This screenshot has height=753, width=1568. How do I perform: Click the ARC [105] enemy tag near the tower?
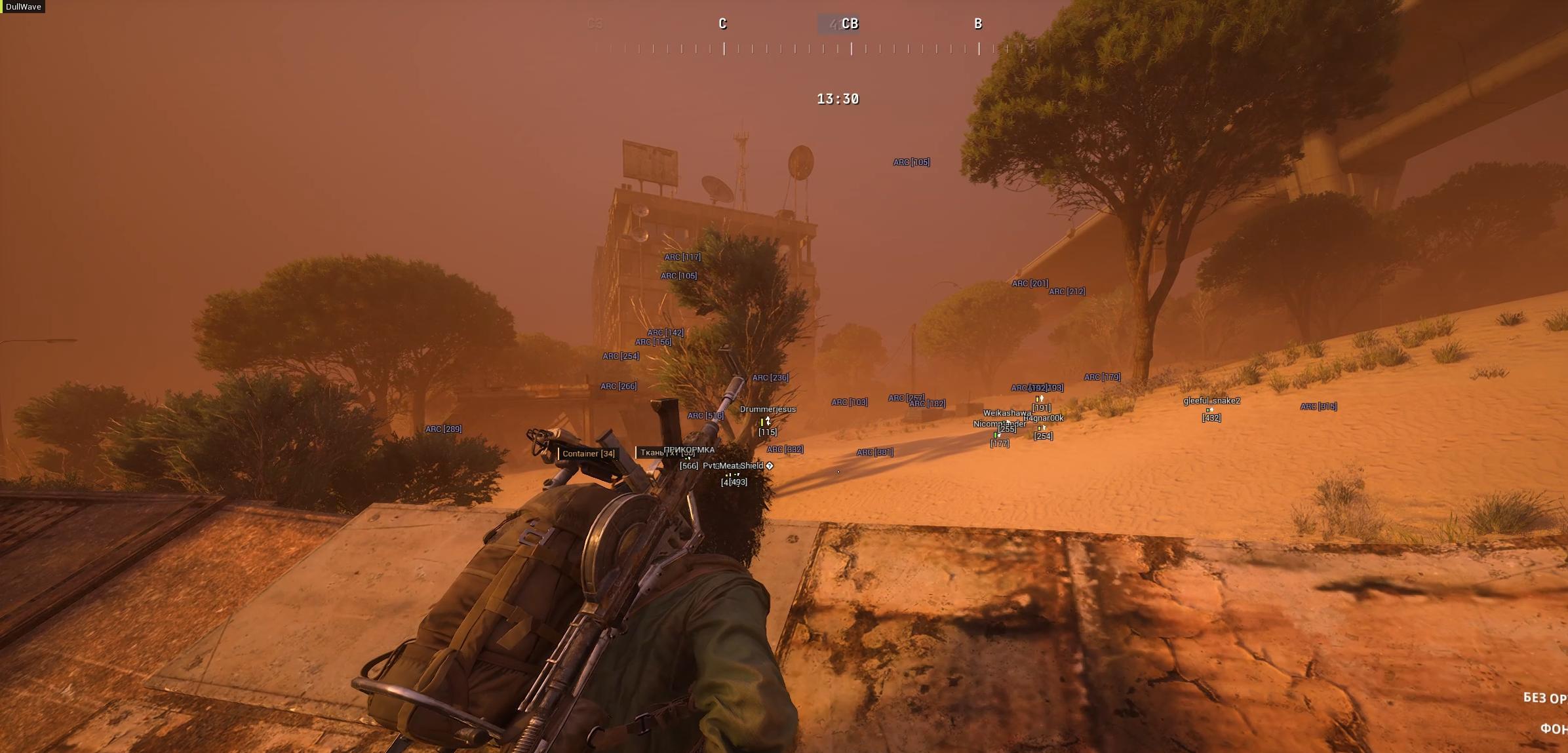click(678, 276)
